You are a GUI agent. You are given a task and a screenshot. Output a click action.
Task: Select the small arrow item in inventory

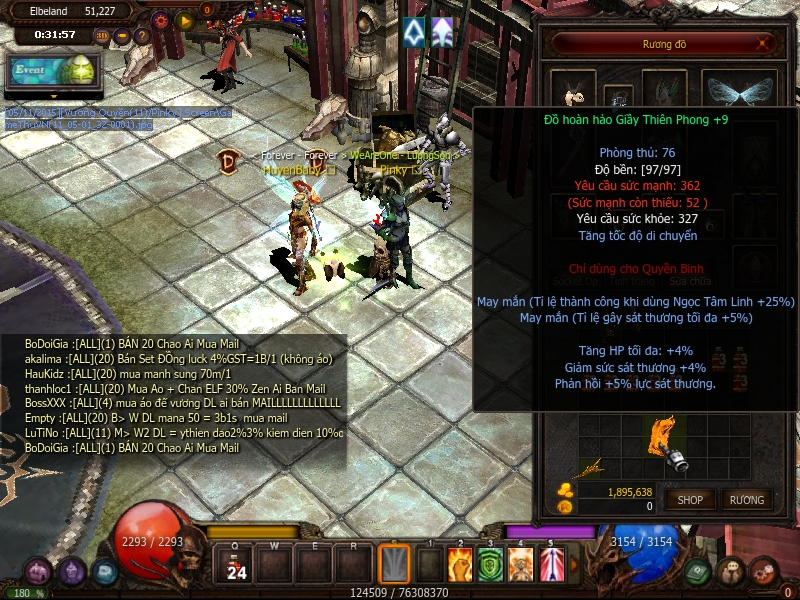click(x=590, y=467)
